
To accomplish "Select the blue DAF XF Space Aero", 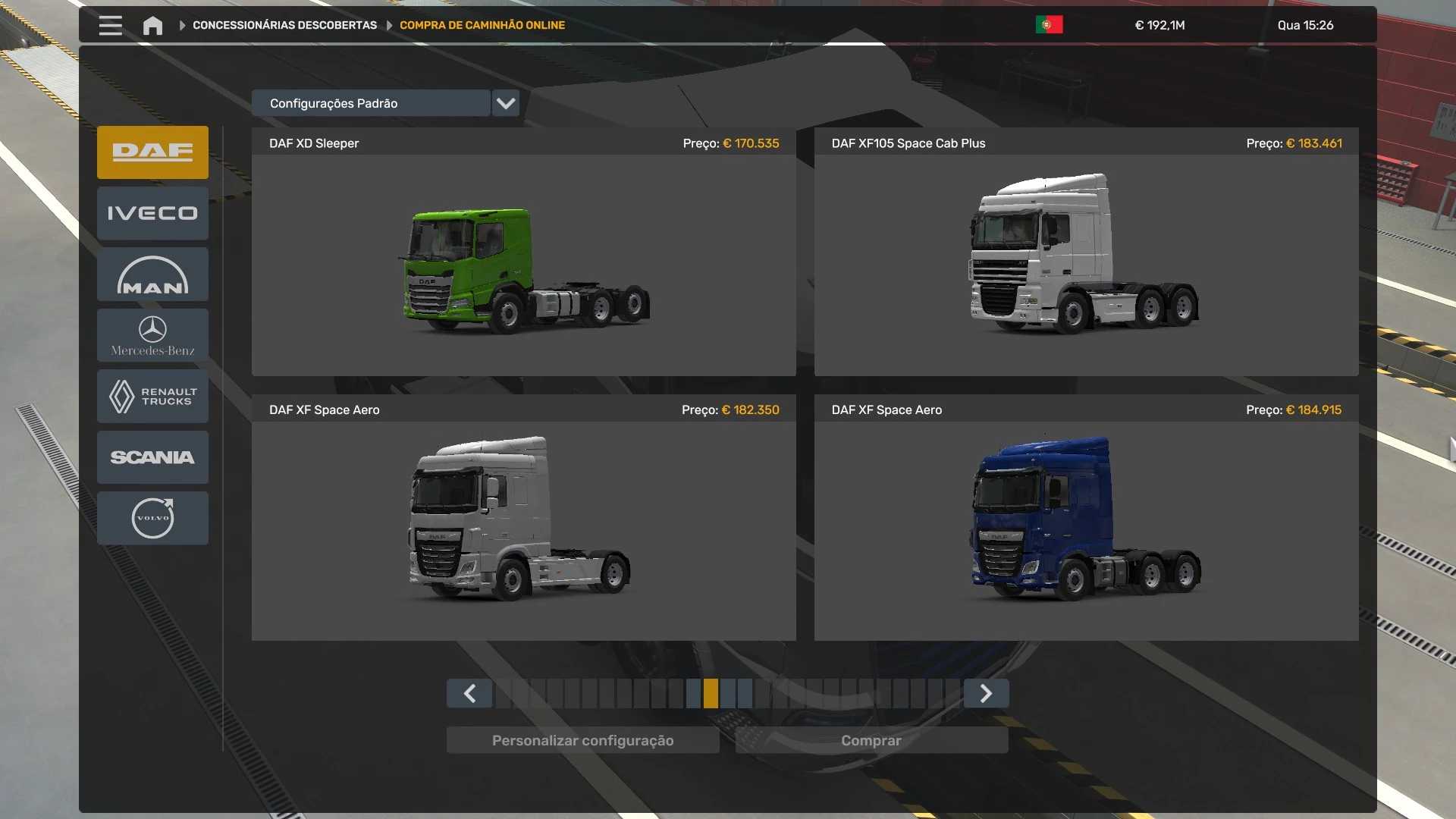I will [x=1086, y=531].
